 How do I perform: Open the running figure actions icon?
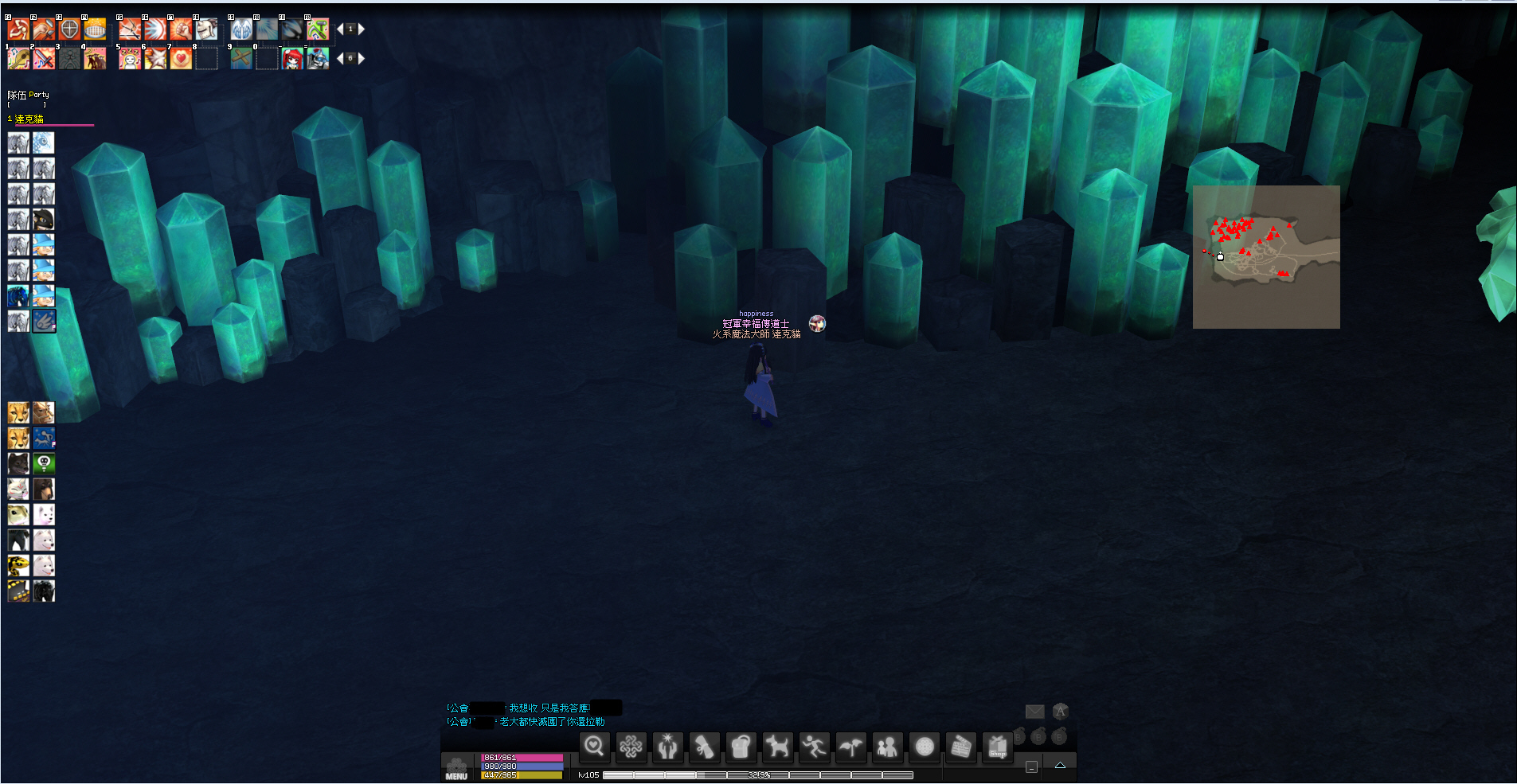(x=814, y=747)
